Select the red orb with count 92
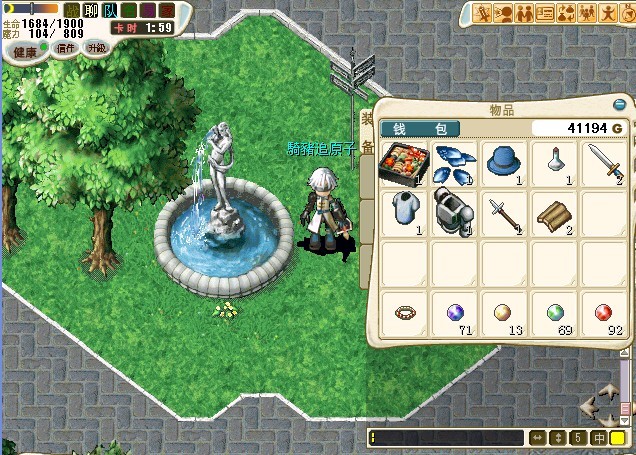636x455 pixels. [607, 314]
